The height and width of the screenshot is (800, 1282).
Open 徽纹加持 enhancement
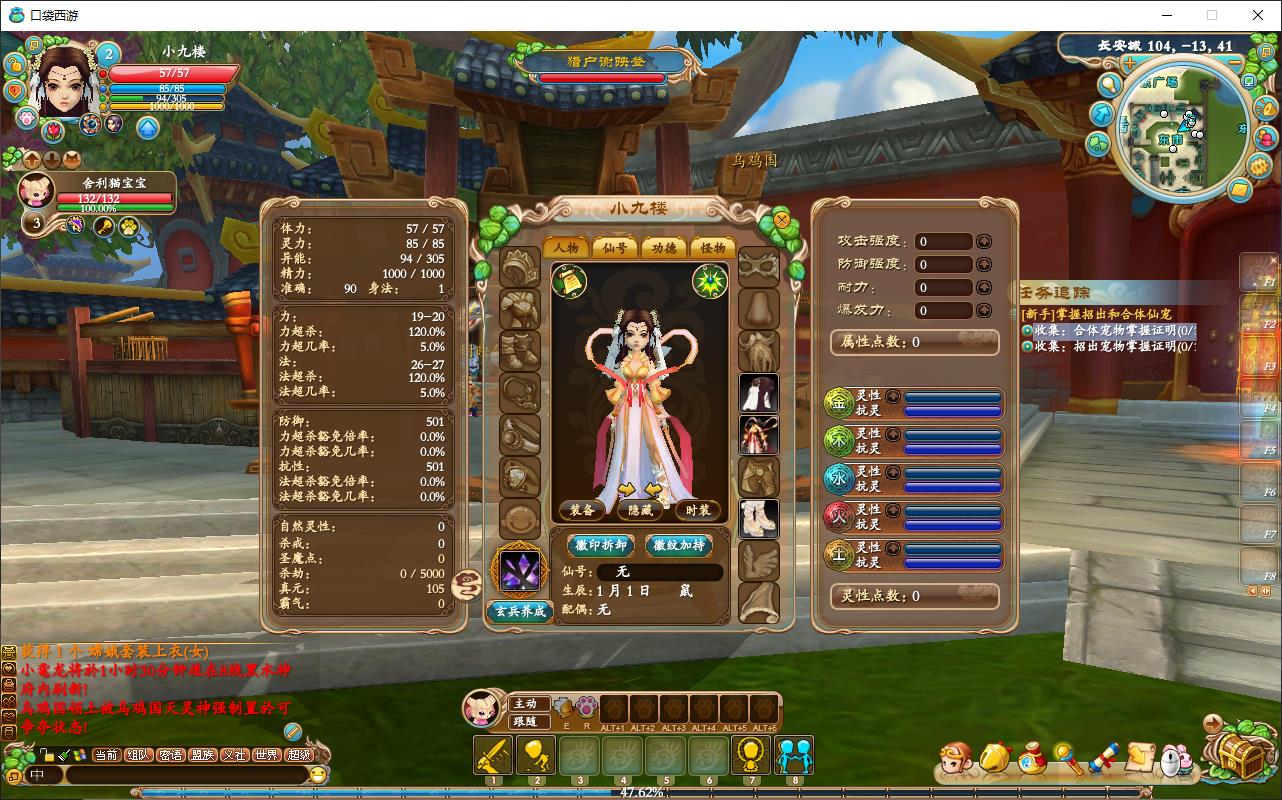679,545
